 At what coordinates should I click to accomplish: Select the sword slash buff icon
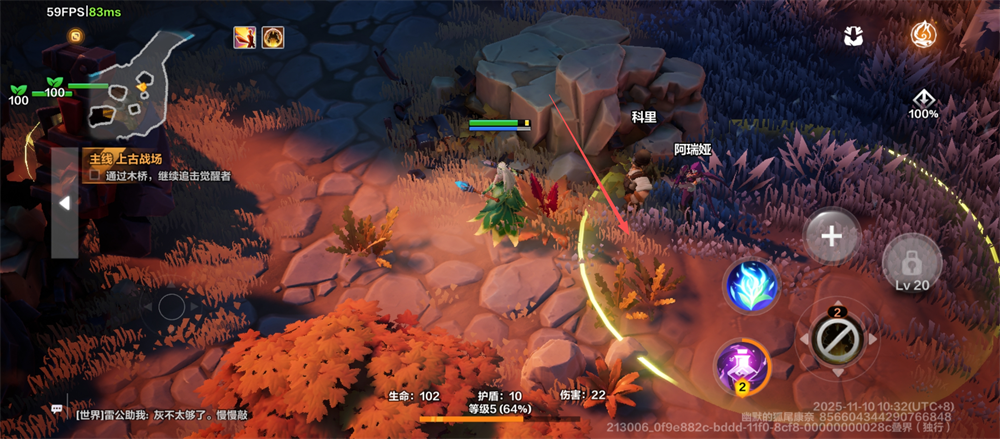244,38
